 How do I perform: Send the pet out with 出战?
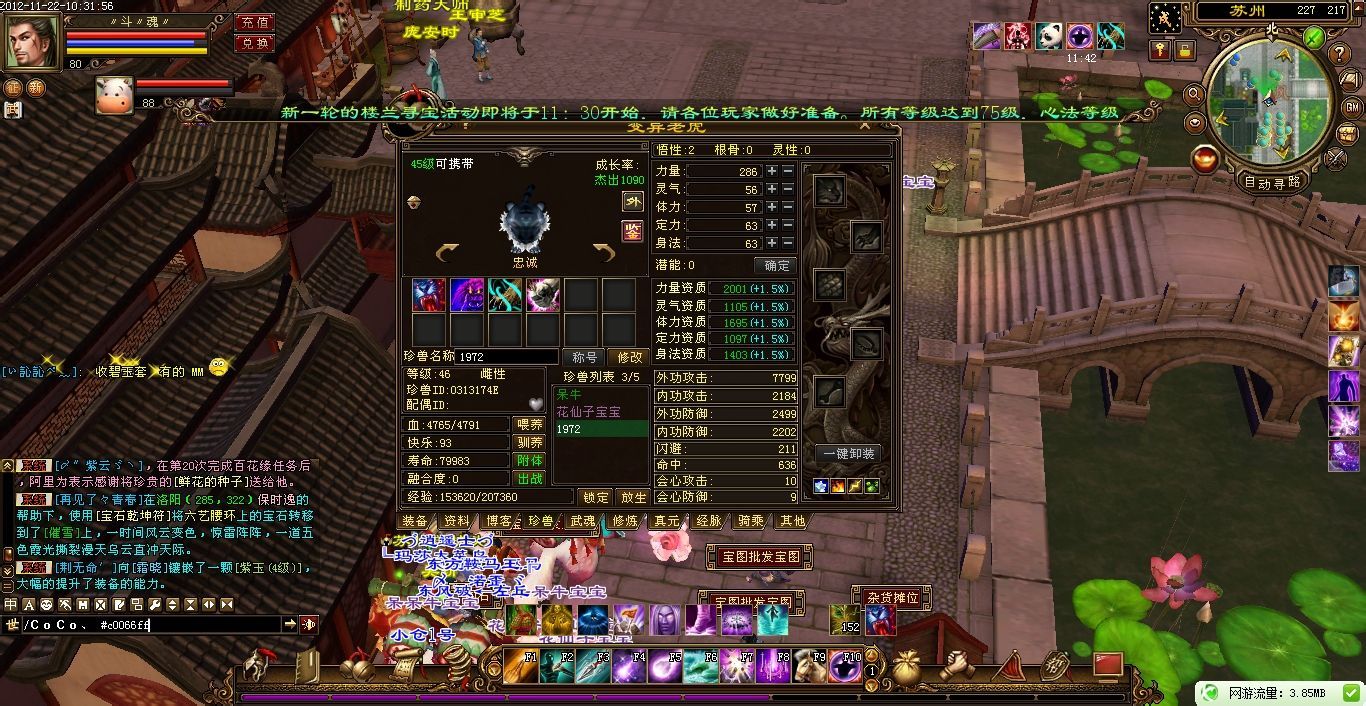pos(529,479)
